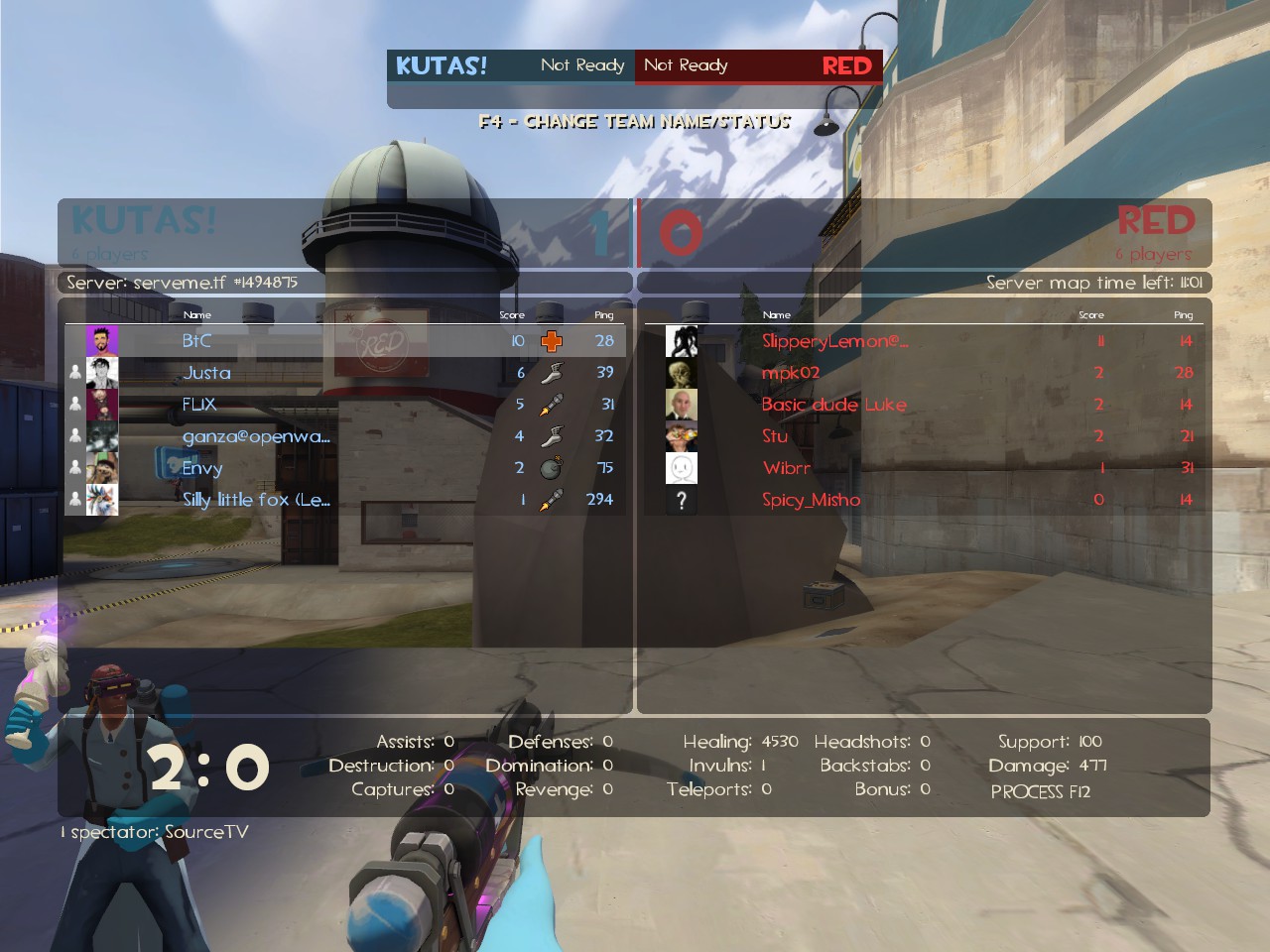Click the Spicy_Misho player row
1270x952 pixels.
pos(811,500)
